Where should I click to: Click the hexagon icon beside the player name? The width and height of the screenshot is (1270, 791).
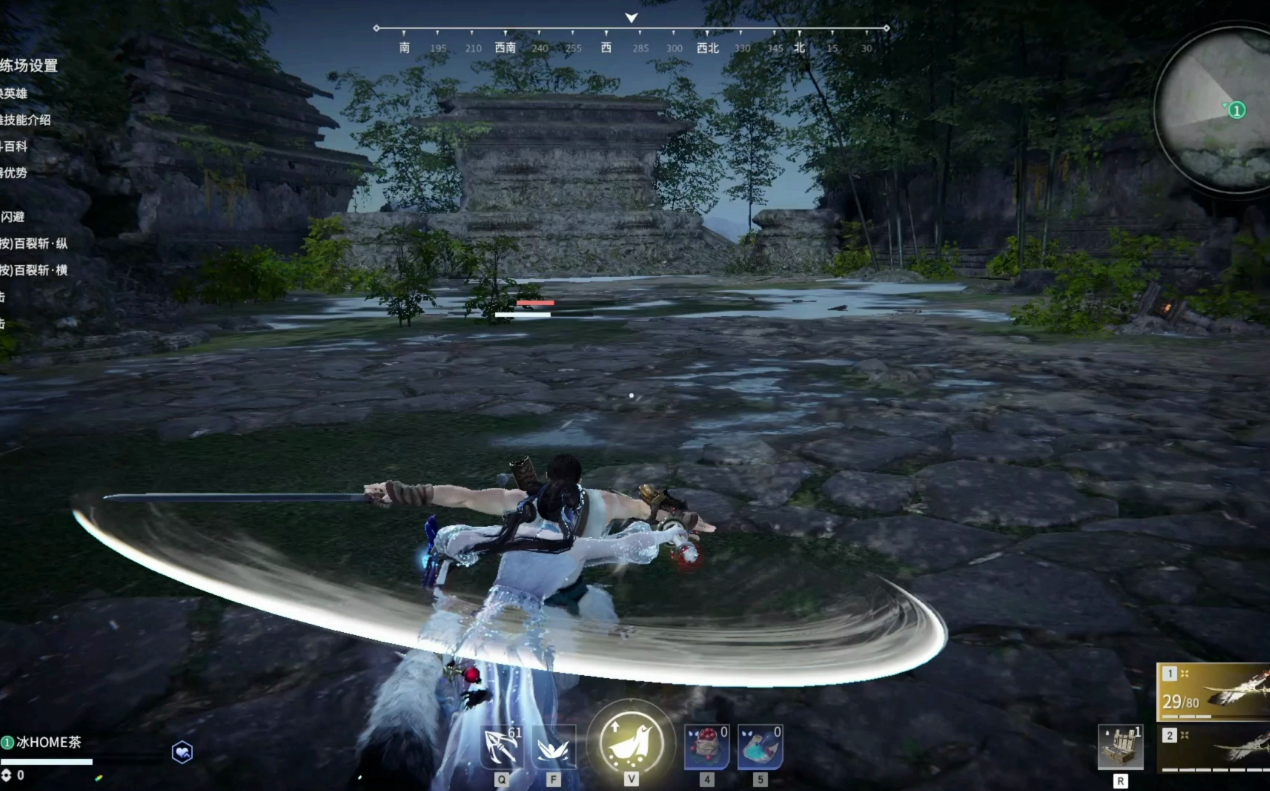[x=182, y=752]
